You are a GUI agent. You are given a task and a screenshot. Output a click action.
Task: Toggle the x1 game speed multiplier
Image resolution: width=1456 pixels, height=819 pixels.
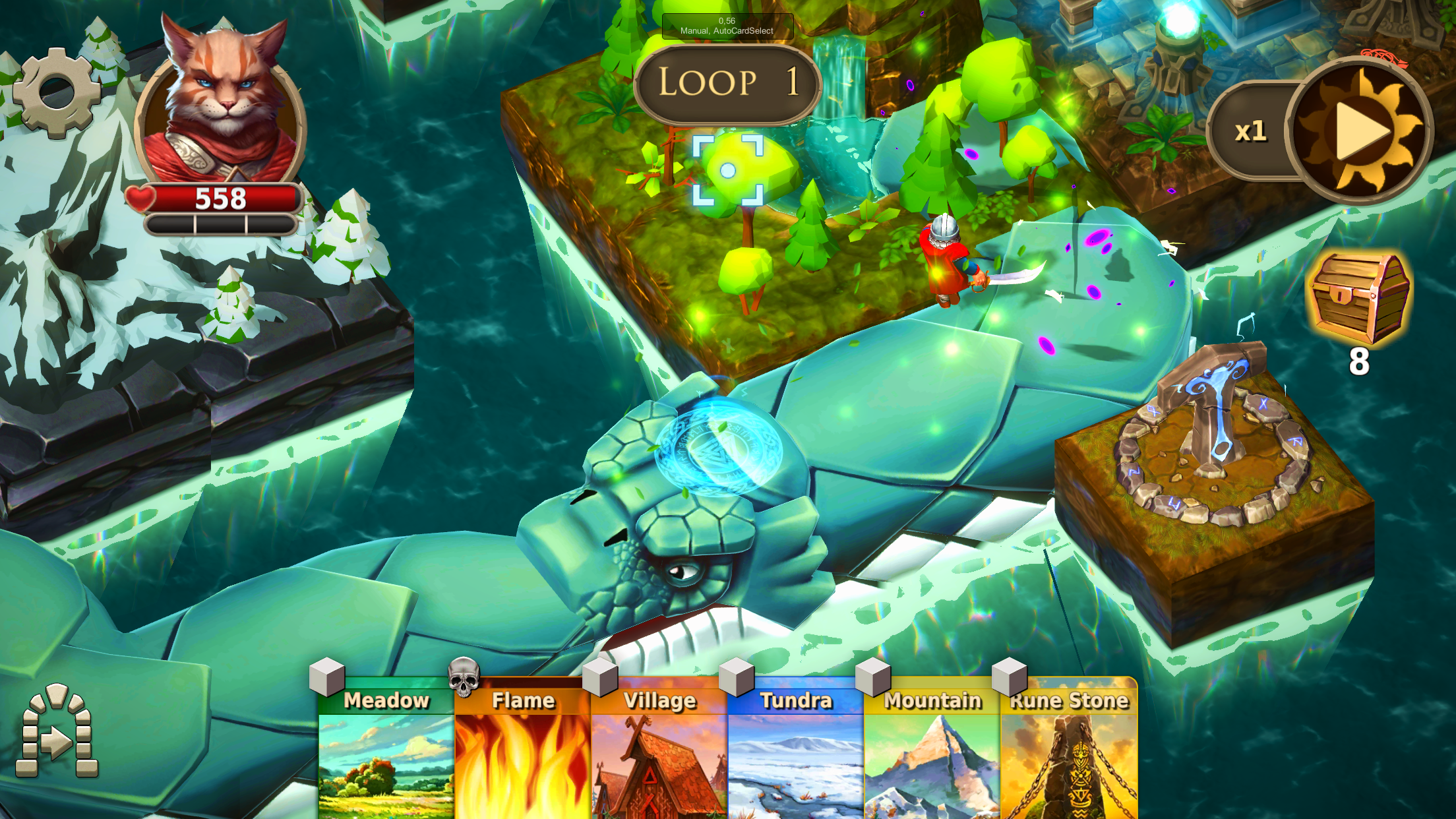coord(1252,131)
